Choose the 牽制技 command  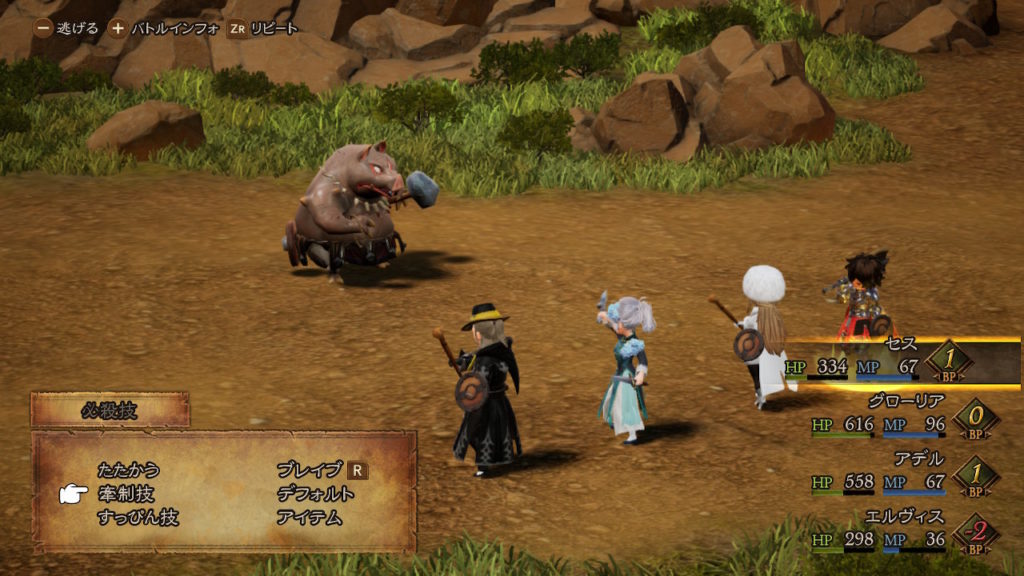coord(126,494)
